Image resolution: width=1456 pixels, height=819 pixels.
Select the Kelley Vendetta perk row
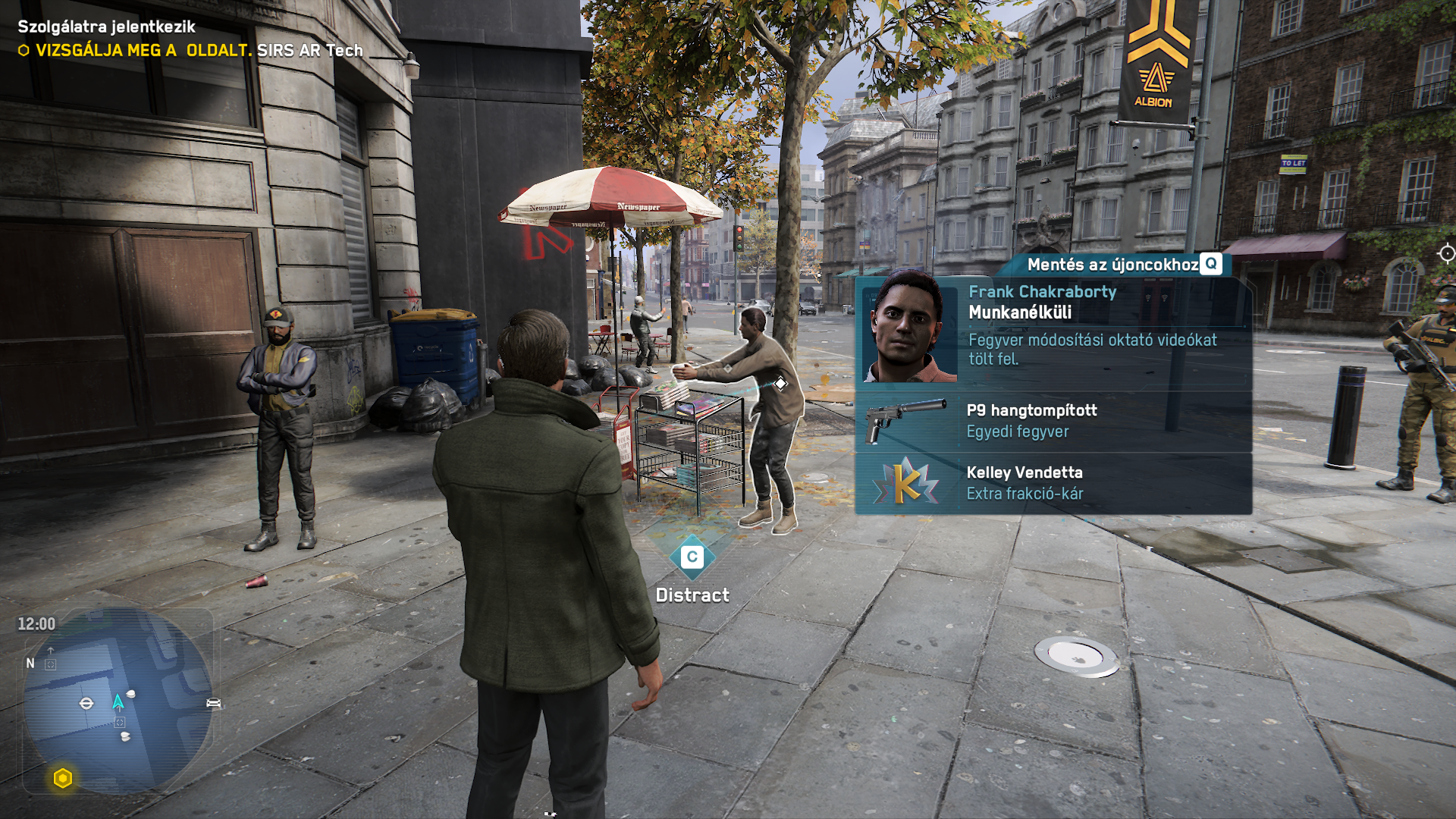point(1053,483)
